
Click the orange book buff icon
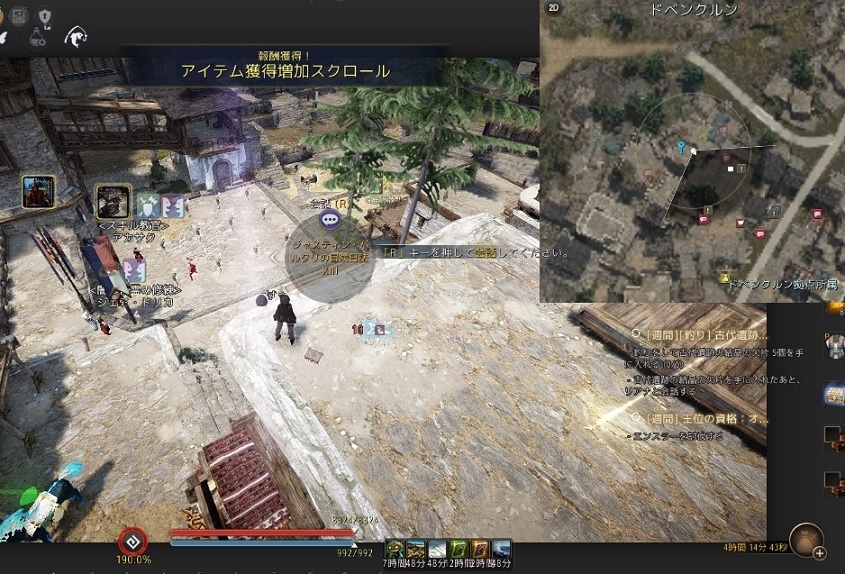click(481, 548)
